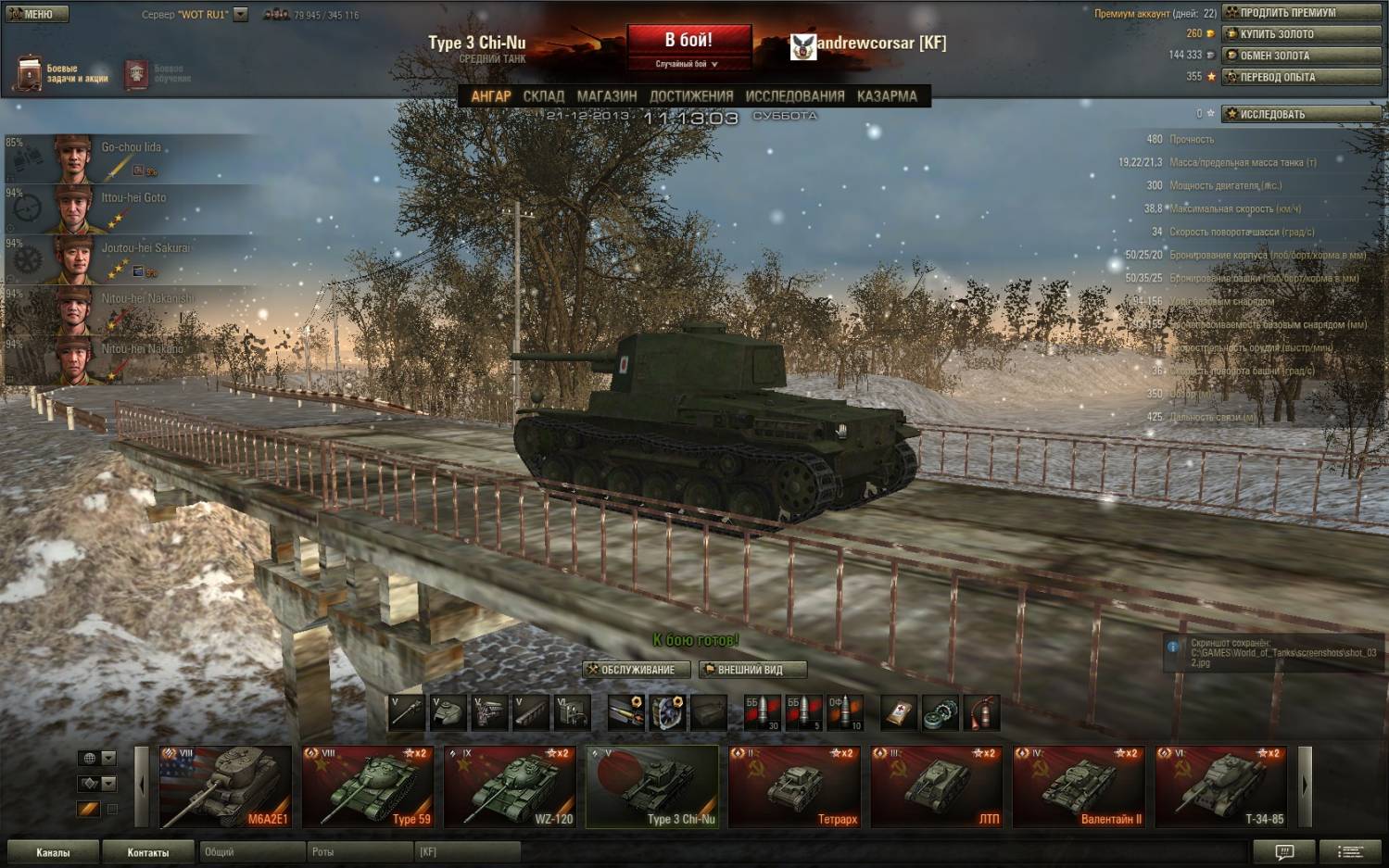Start battle with the red В бой! button
This screenshot has width=1389, height=868.
tap(688, 42)
